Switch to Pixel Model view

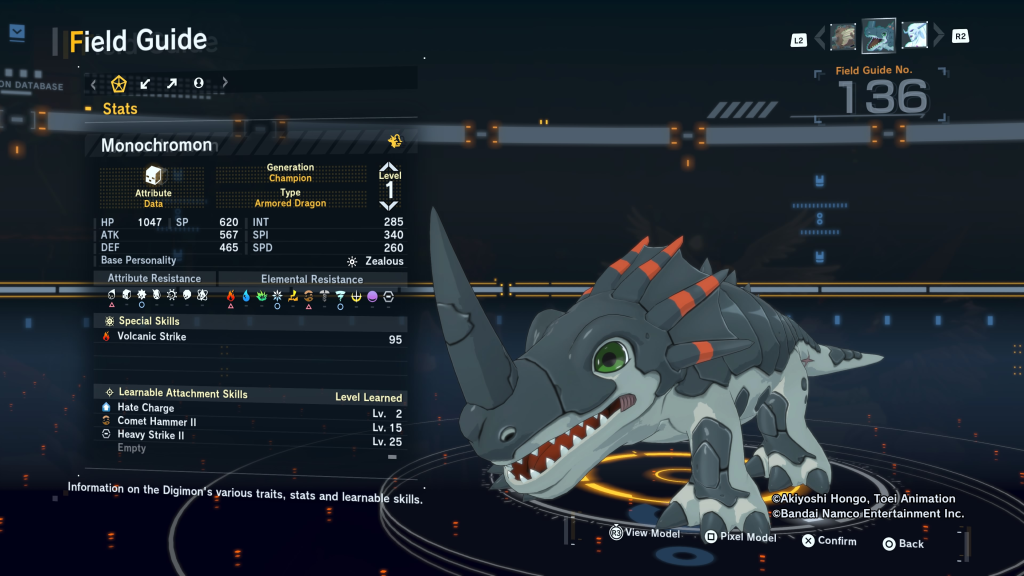[x=740, y=537]
